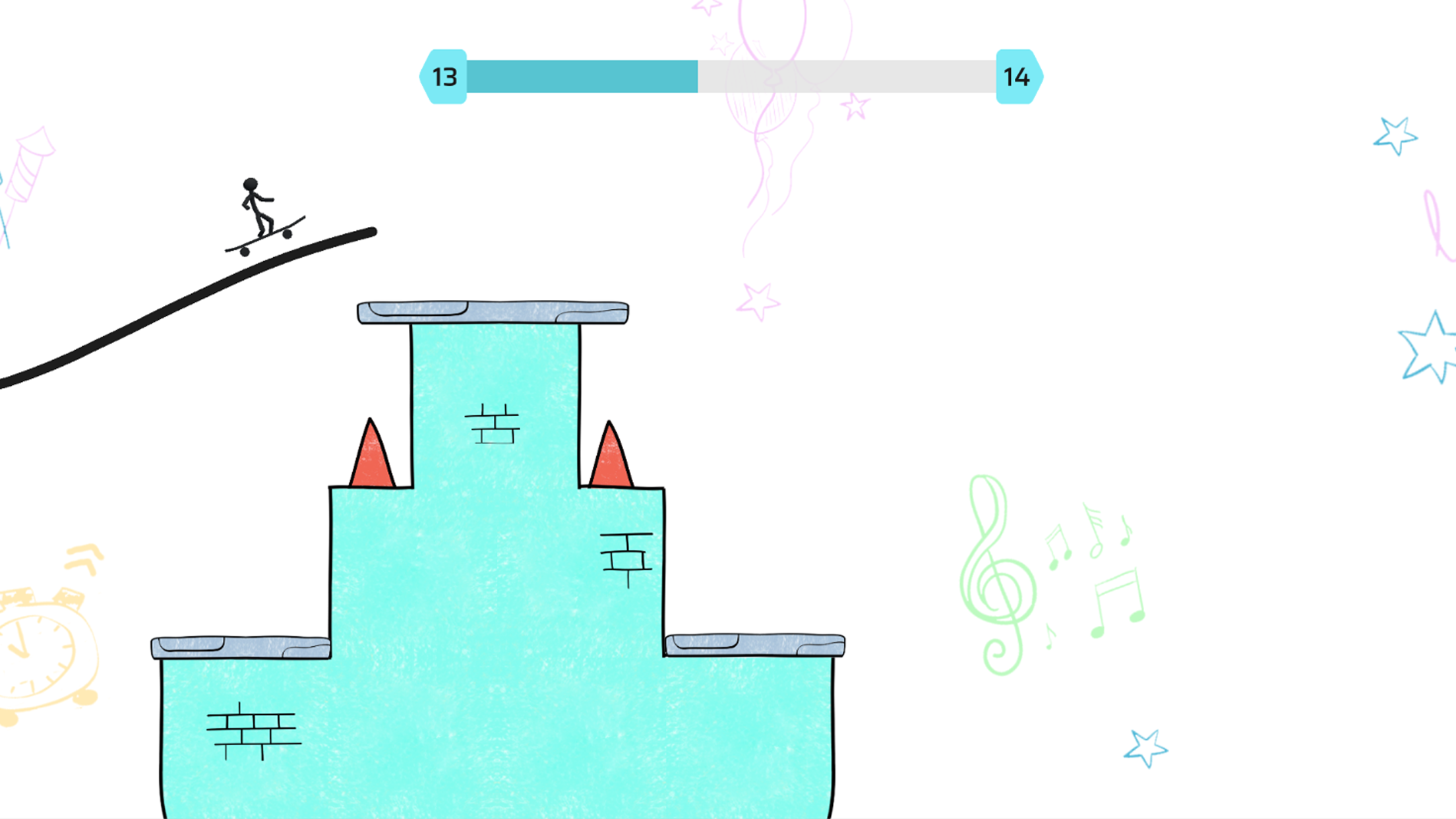The width and height of the screenshot is (1456, 819).
Task: Click the right lower castle platform
Action: (x=755, y=643)
